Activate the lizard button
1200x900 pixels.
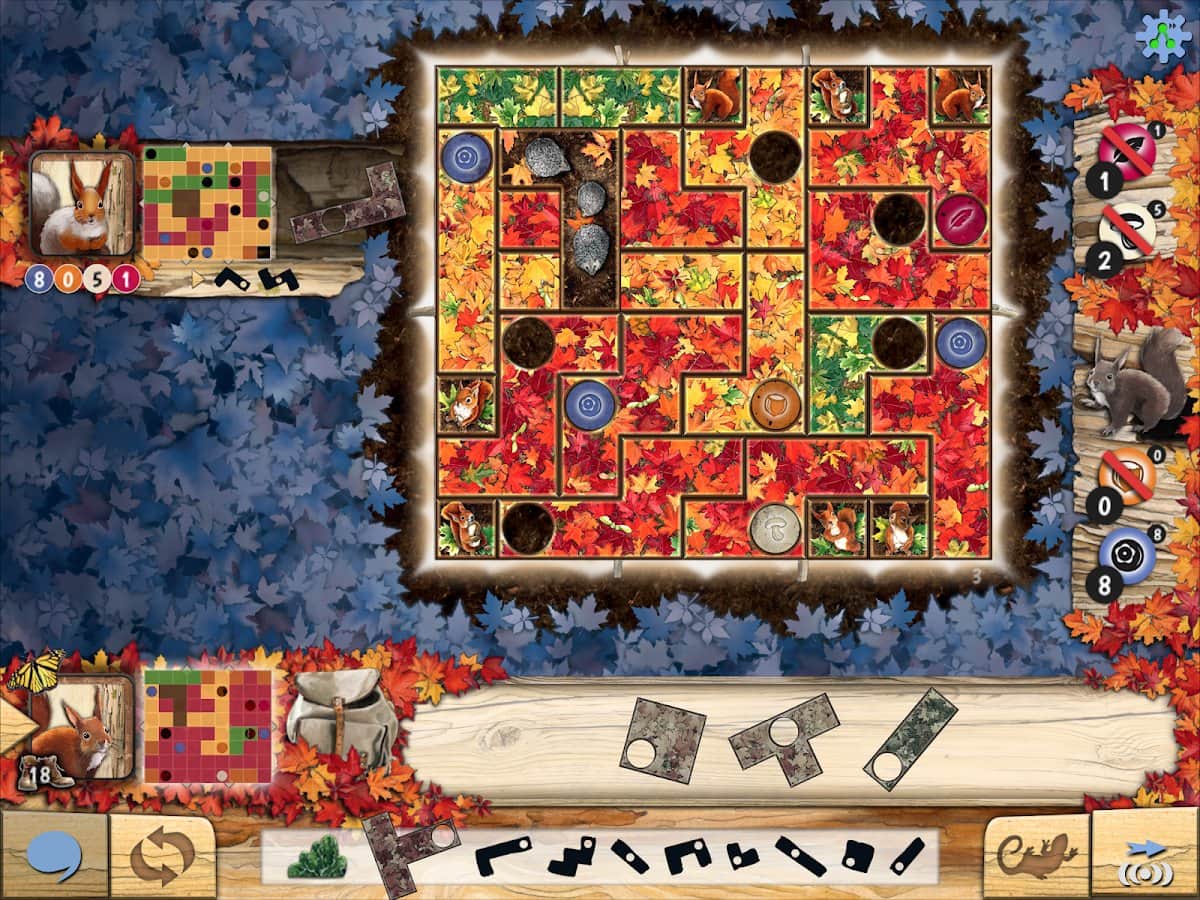coord(1035,856)
